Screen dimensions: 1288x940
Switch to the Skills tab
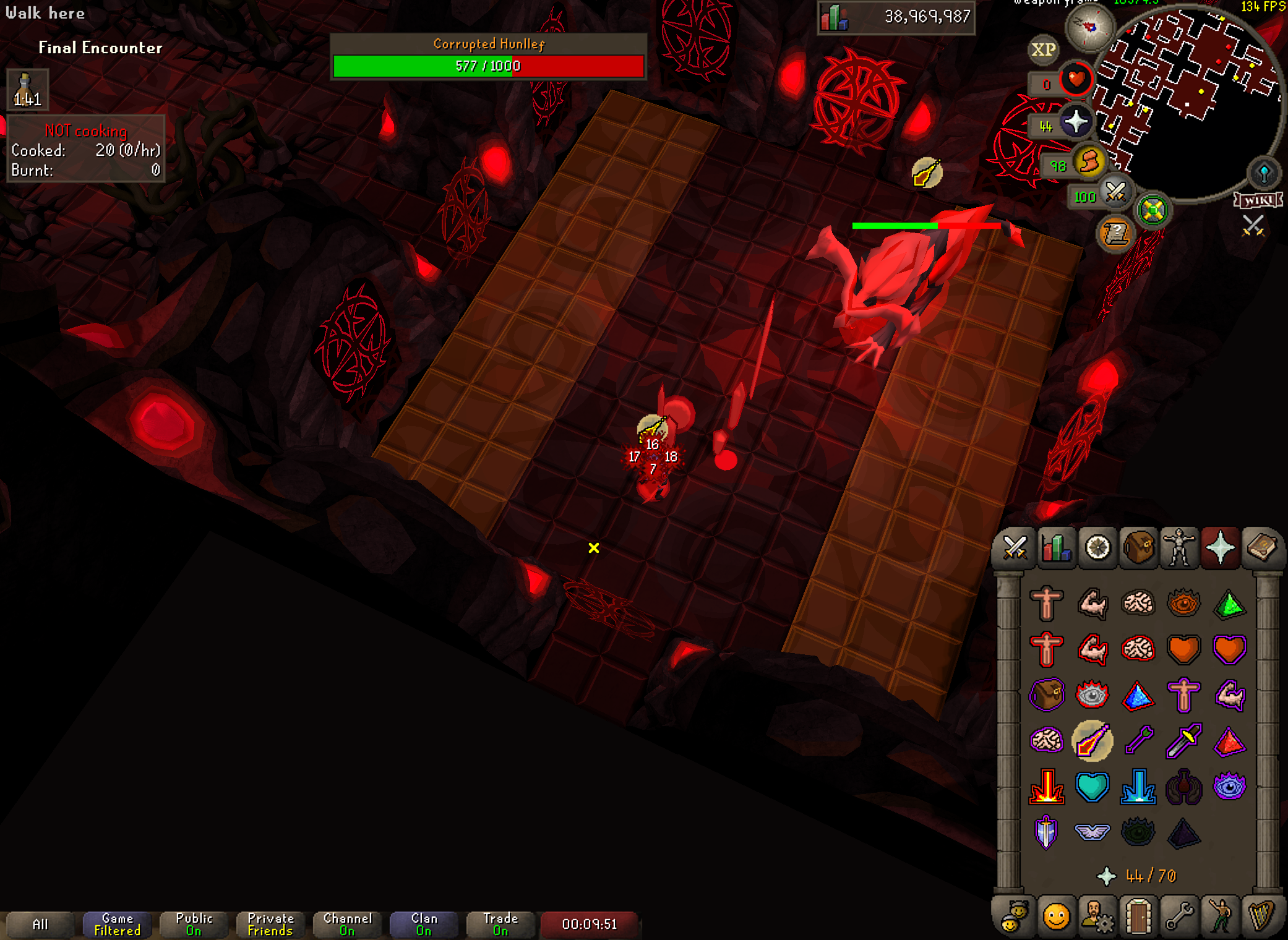pyautogui.click(x=1056, y=548)
